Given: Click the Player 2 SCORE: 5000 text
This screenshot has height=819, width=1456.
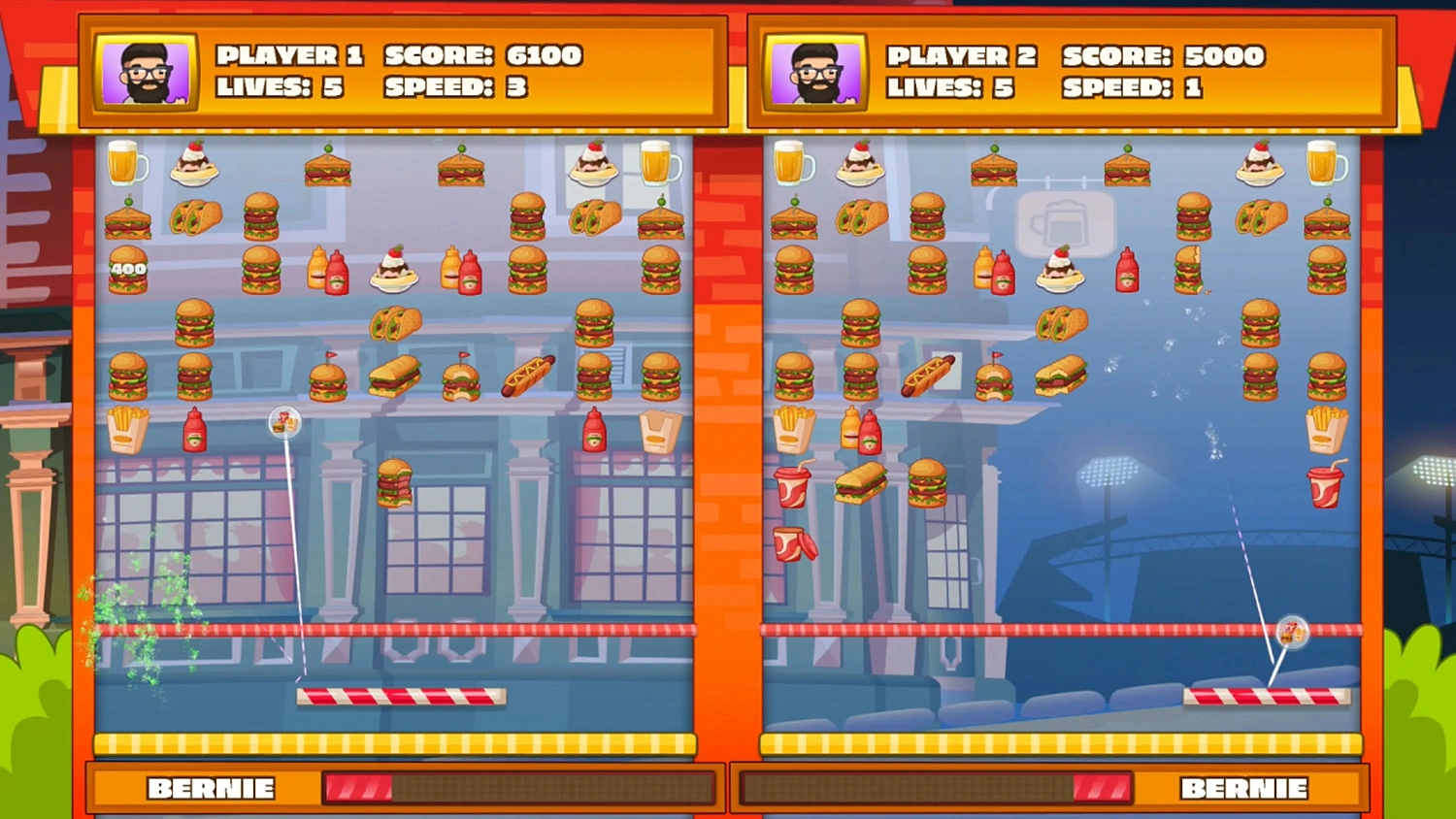Looking at the screenshot, I should click(x=1163, y=57).
